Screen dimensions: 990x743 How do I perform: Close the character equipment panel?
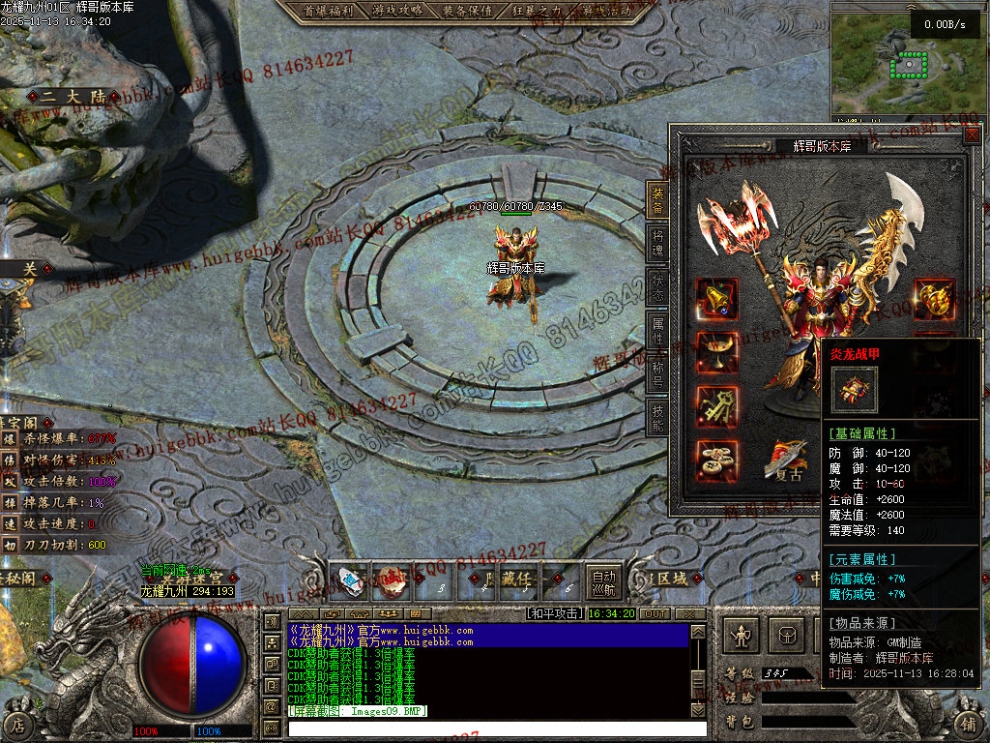tap(971, 134)
